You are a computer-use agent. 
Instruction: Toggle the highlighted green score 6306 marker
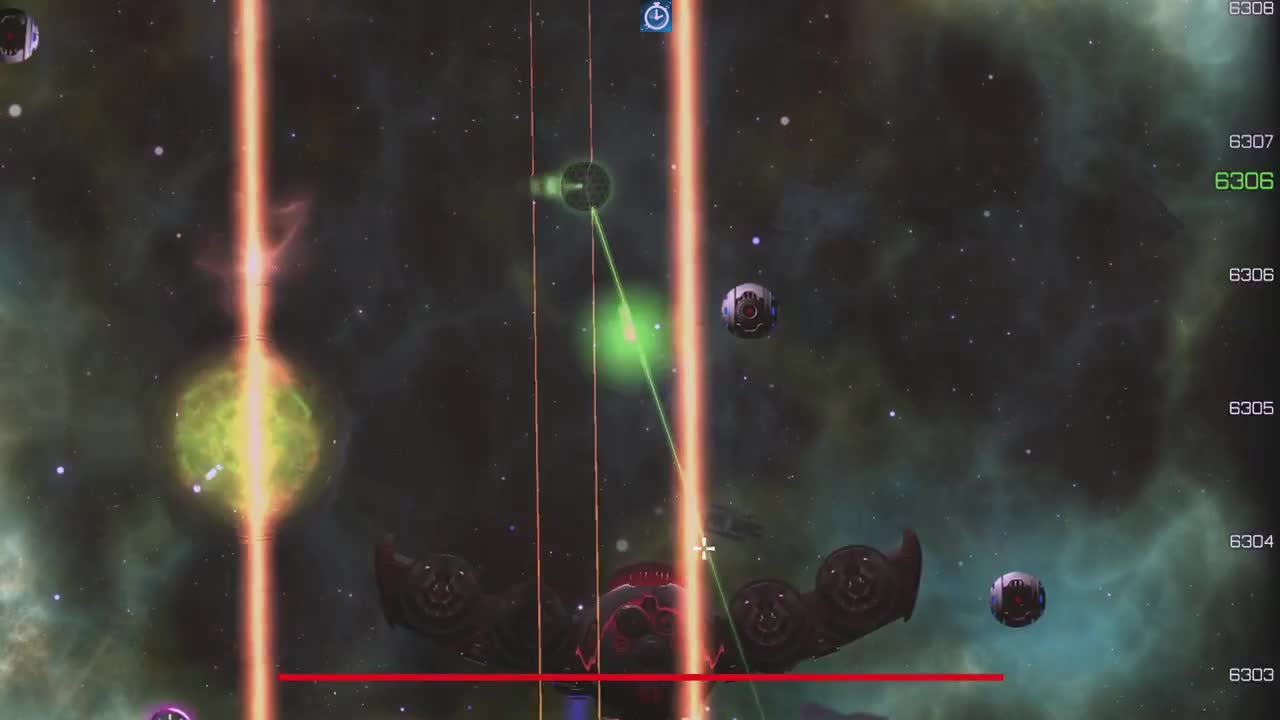click(1242, 181)
